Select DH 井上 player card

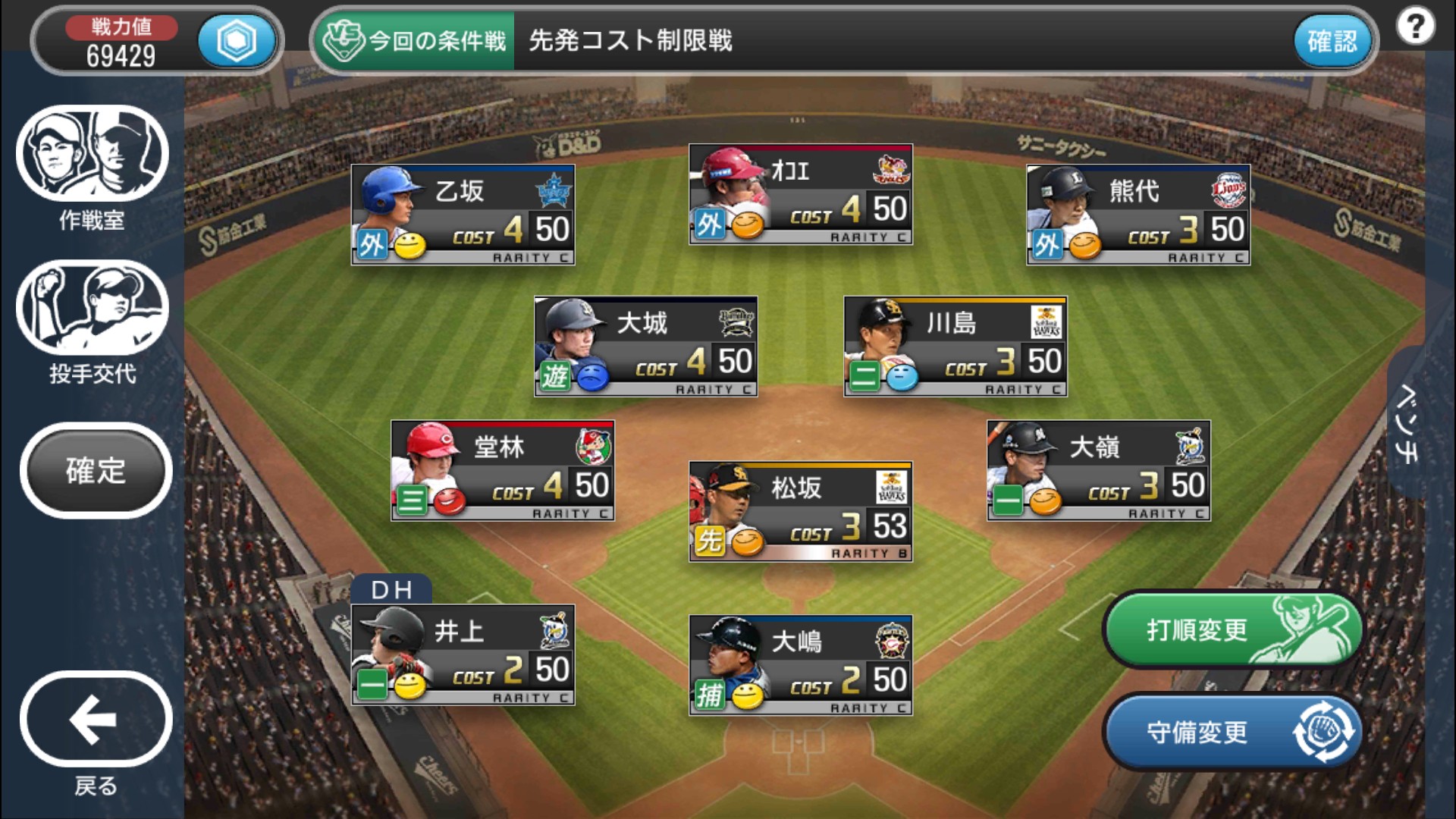pos(463,654)
